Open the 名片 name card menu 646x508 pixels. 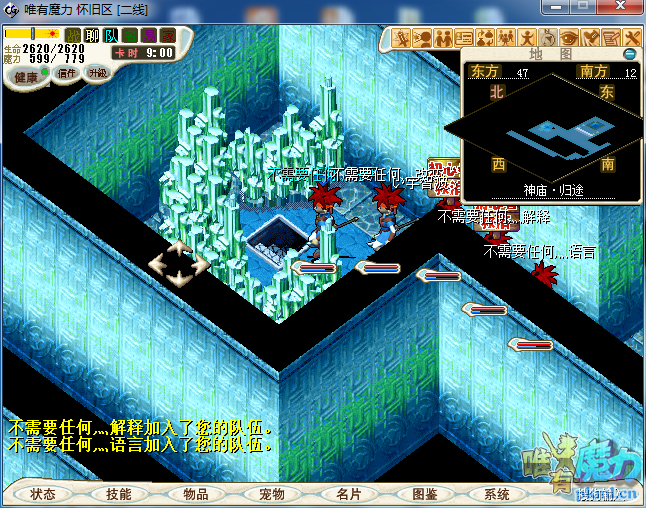[347, 494]
